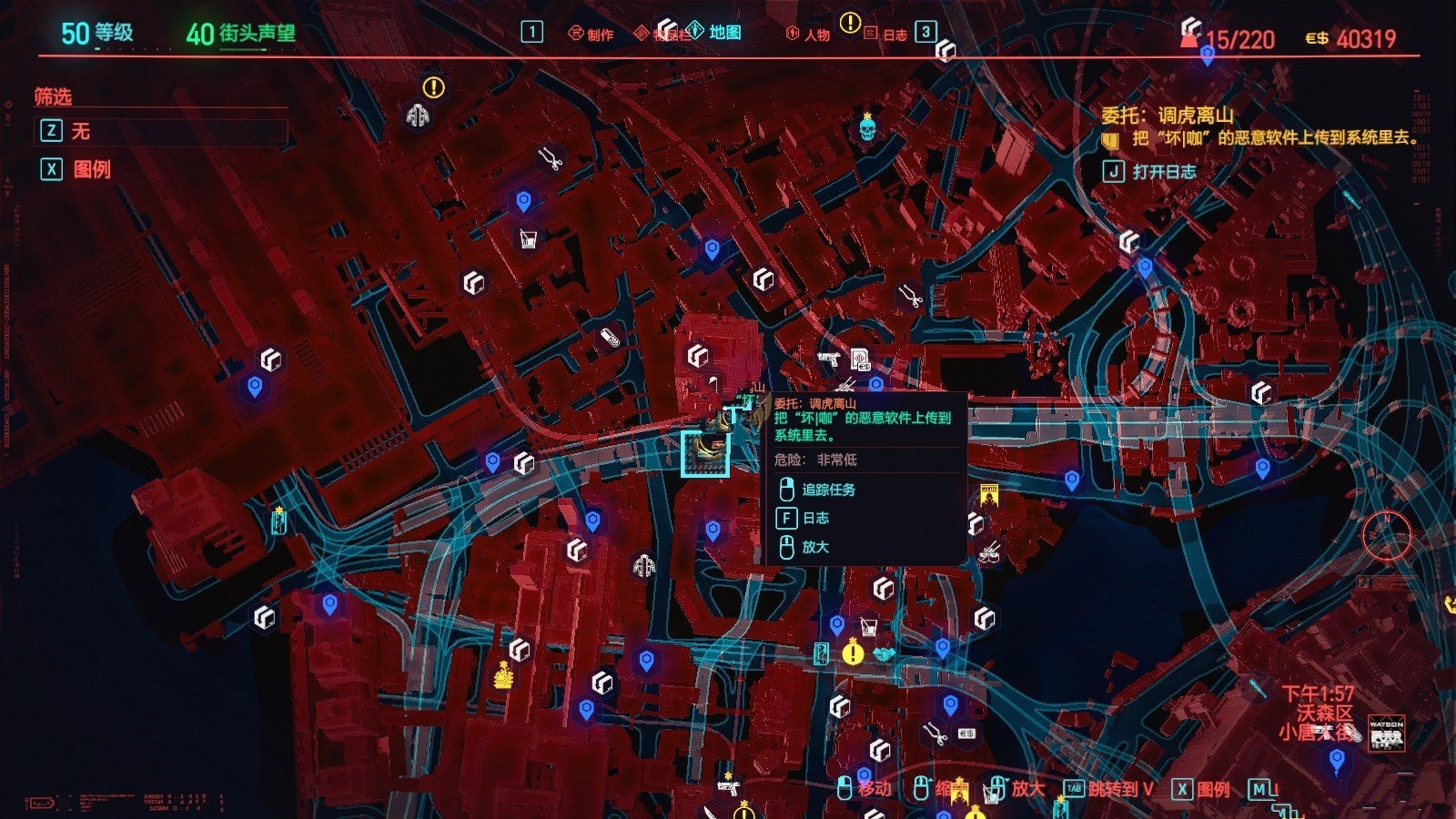Select the yellow crown gig marker

pos(503,675)
